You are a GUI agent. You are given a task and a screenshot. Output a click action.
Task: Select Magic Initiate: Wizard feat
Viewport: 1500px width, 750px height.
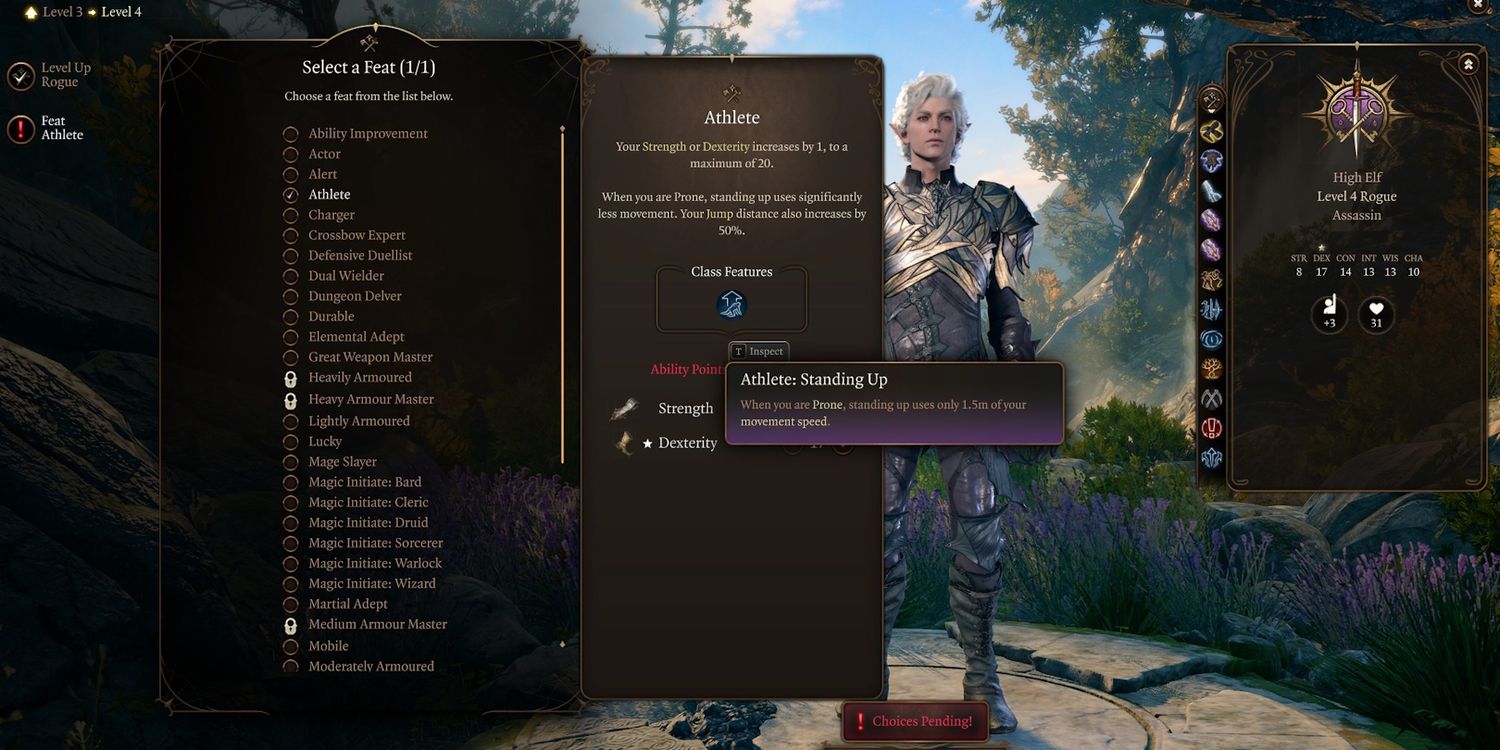click(x=371, y=584)
